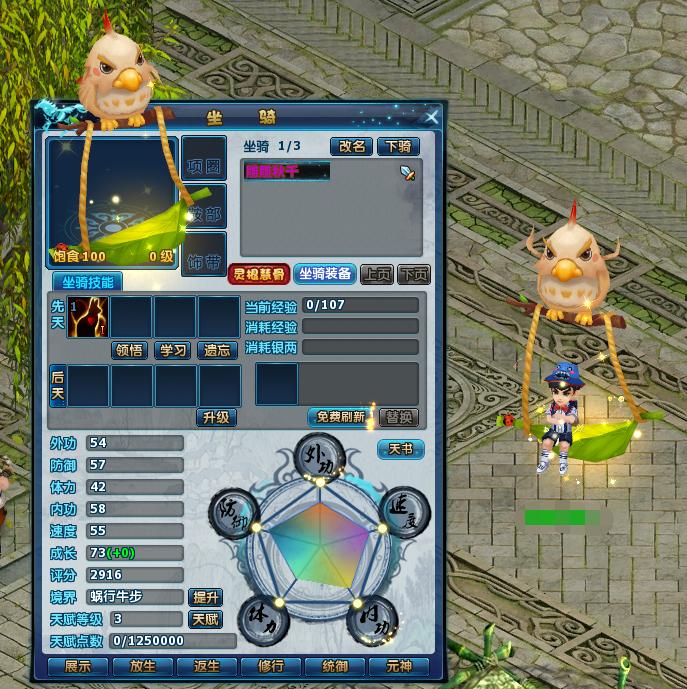Close the 坐骑 mount window
The width and height of the screenshot is (687, 689).
pyautogui.click(x=432, y=117)
